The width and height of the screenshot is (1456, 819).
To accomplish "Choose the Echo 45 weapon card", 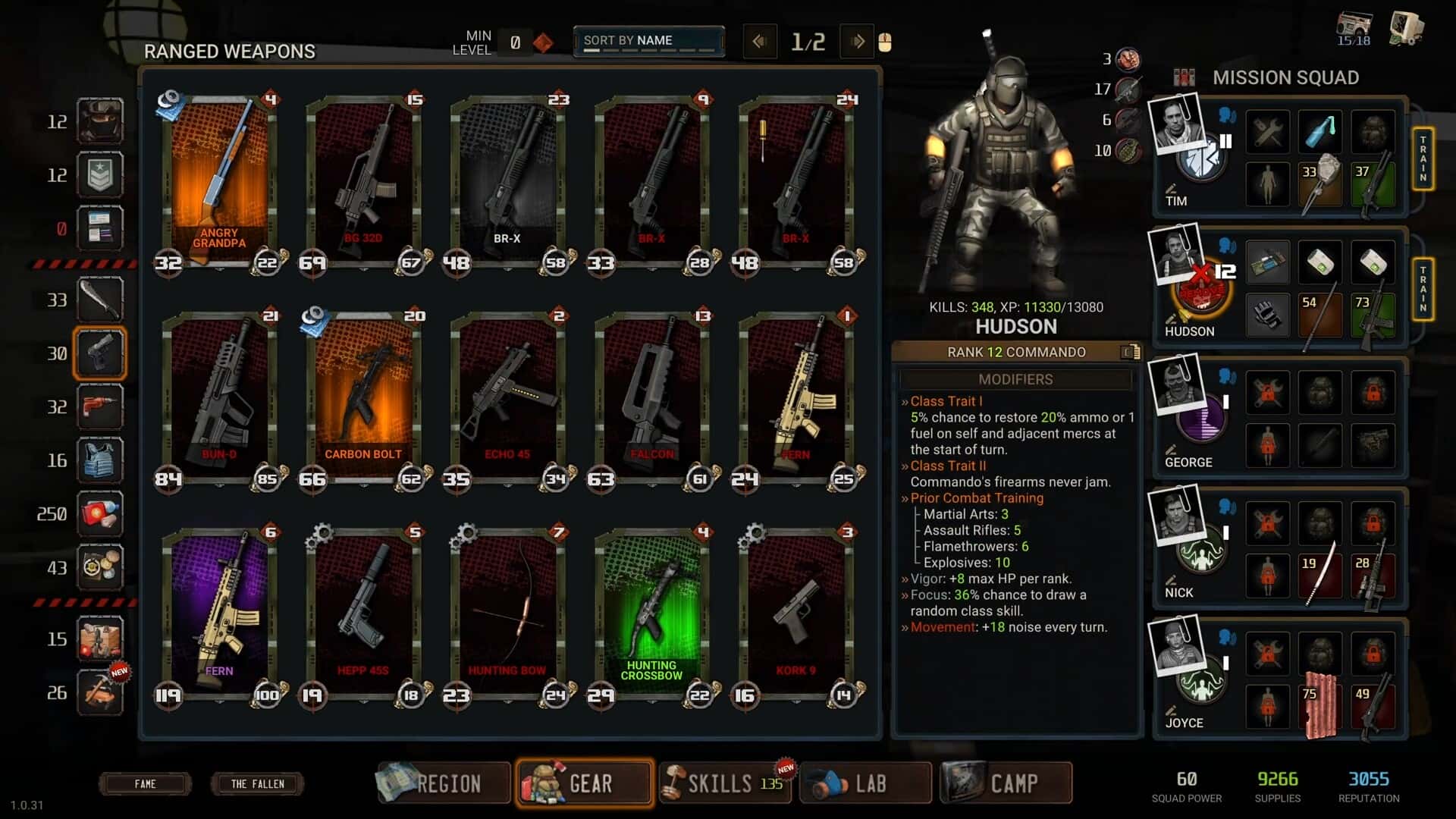I will coord(508,398).
